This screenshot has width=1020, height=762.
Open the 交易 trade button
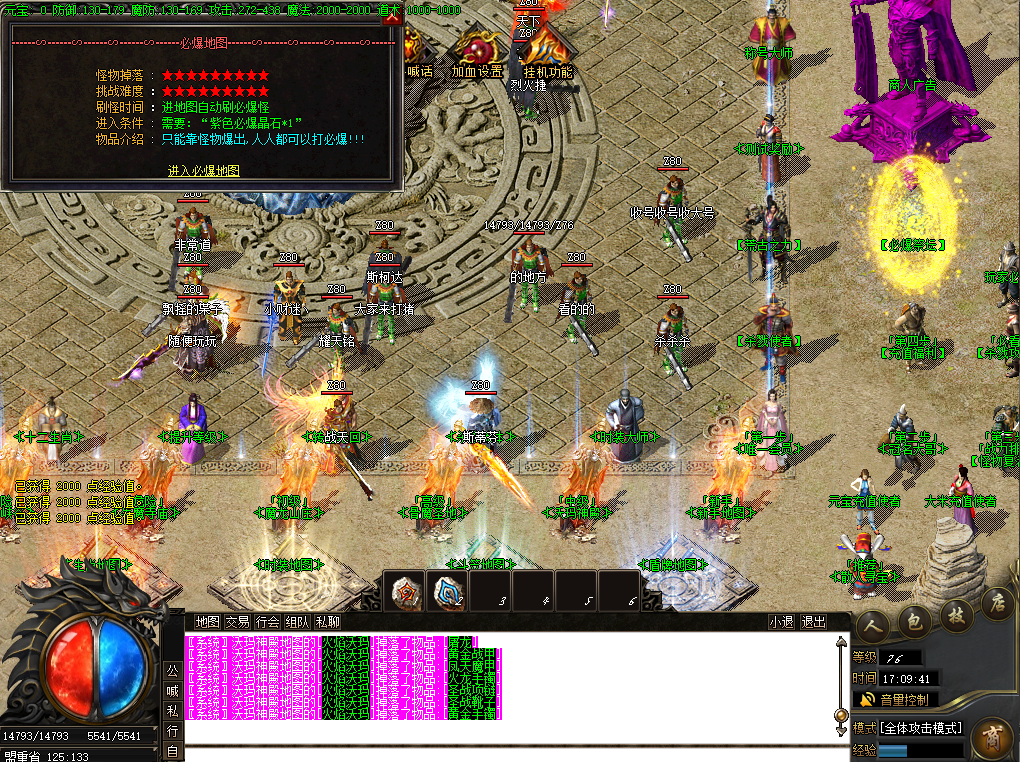coord(237,621)
